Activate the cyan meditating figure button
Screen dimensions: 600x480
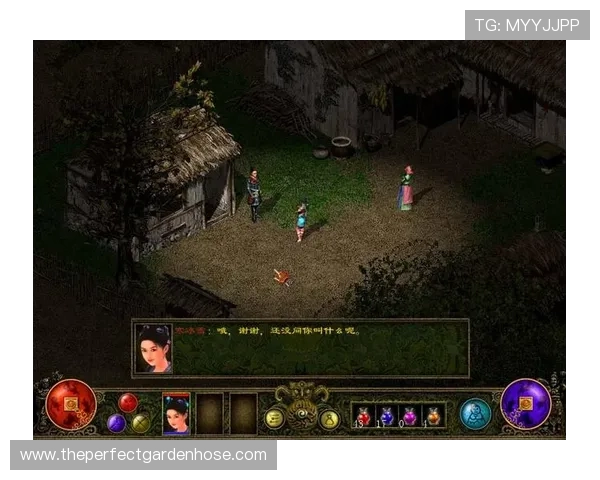click(475, 413)
